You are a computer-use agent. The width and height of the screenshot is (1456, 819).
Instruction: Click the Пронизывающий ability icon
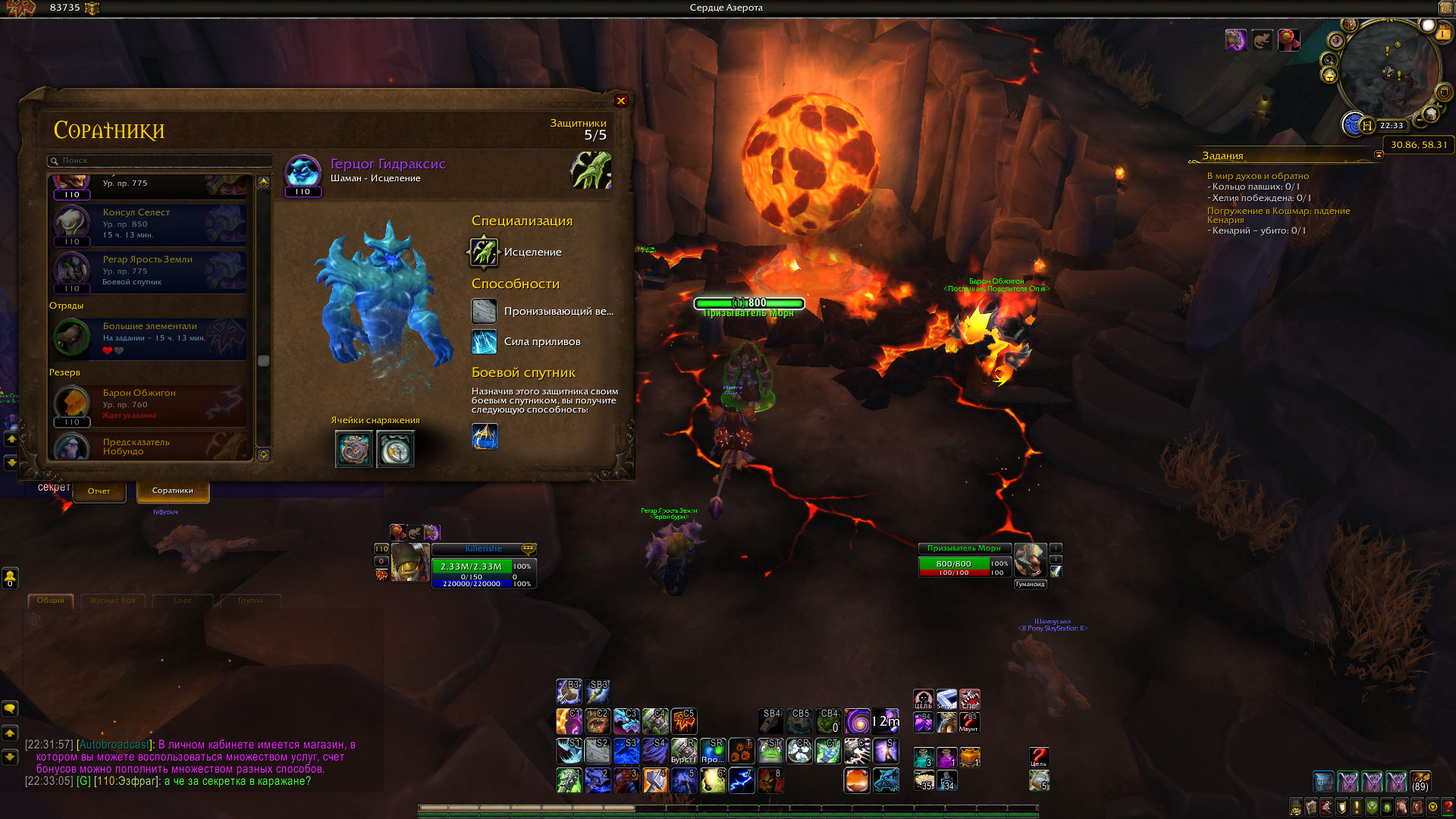pos(484,311)
